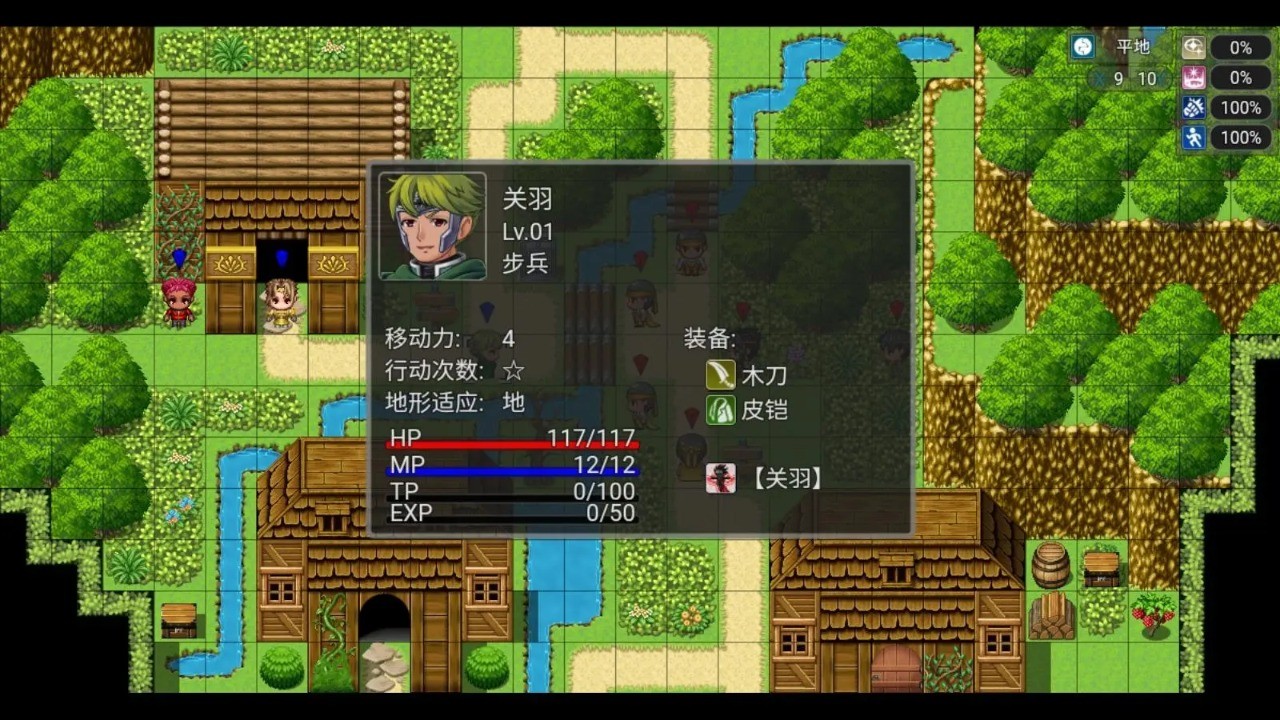Select the 皮铠 leather armor equipment icon
The width and height of the screenshot is (1280, 720).
point(721,410)
